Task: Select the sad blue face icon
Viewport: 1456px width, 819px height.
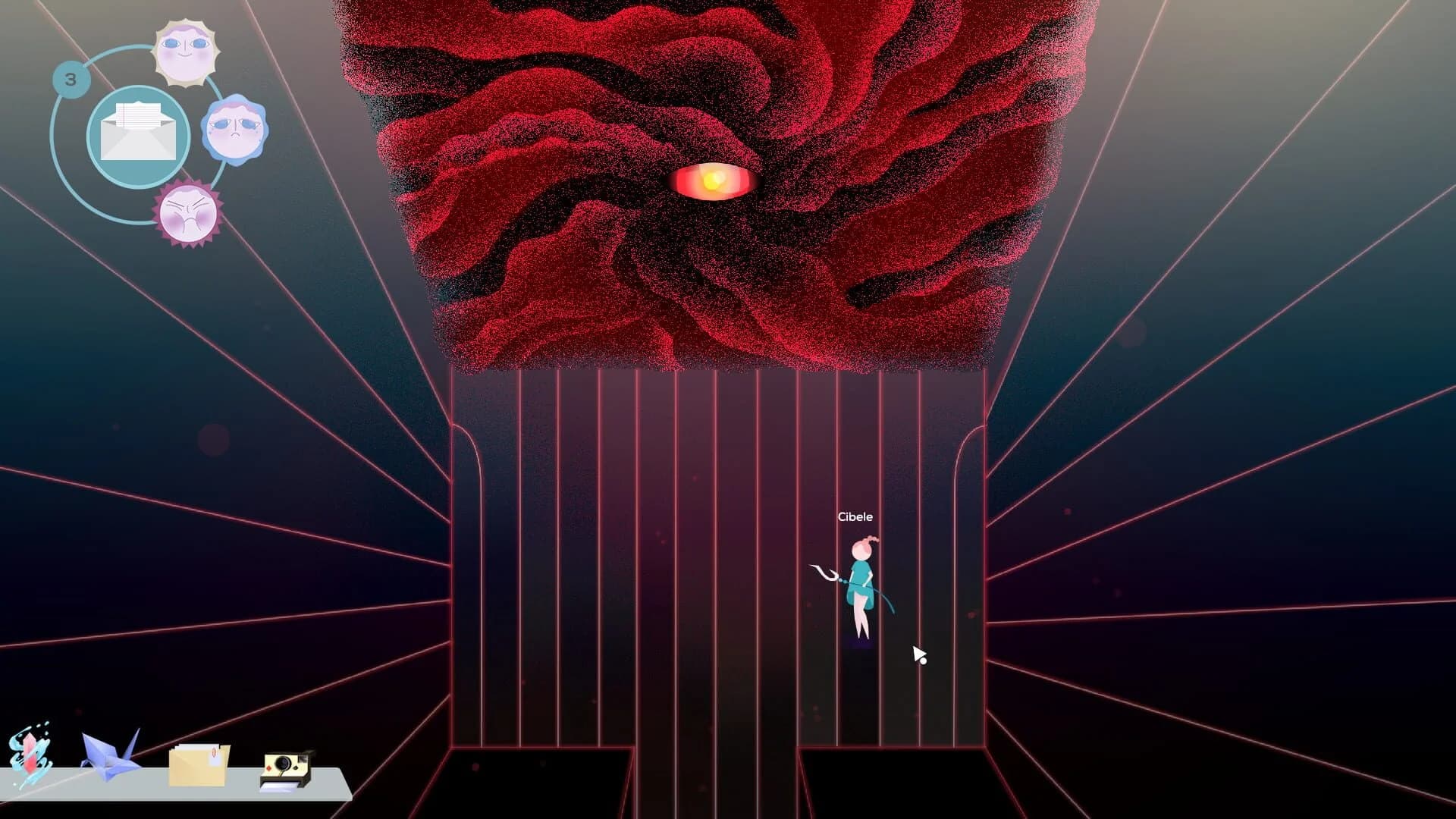Action: click(x=236, y=130)
